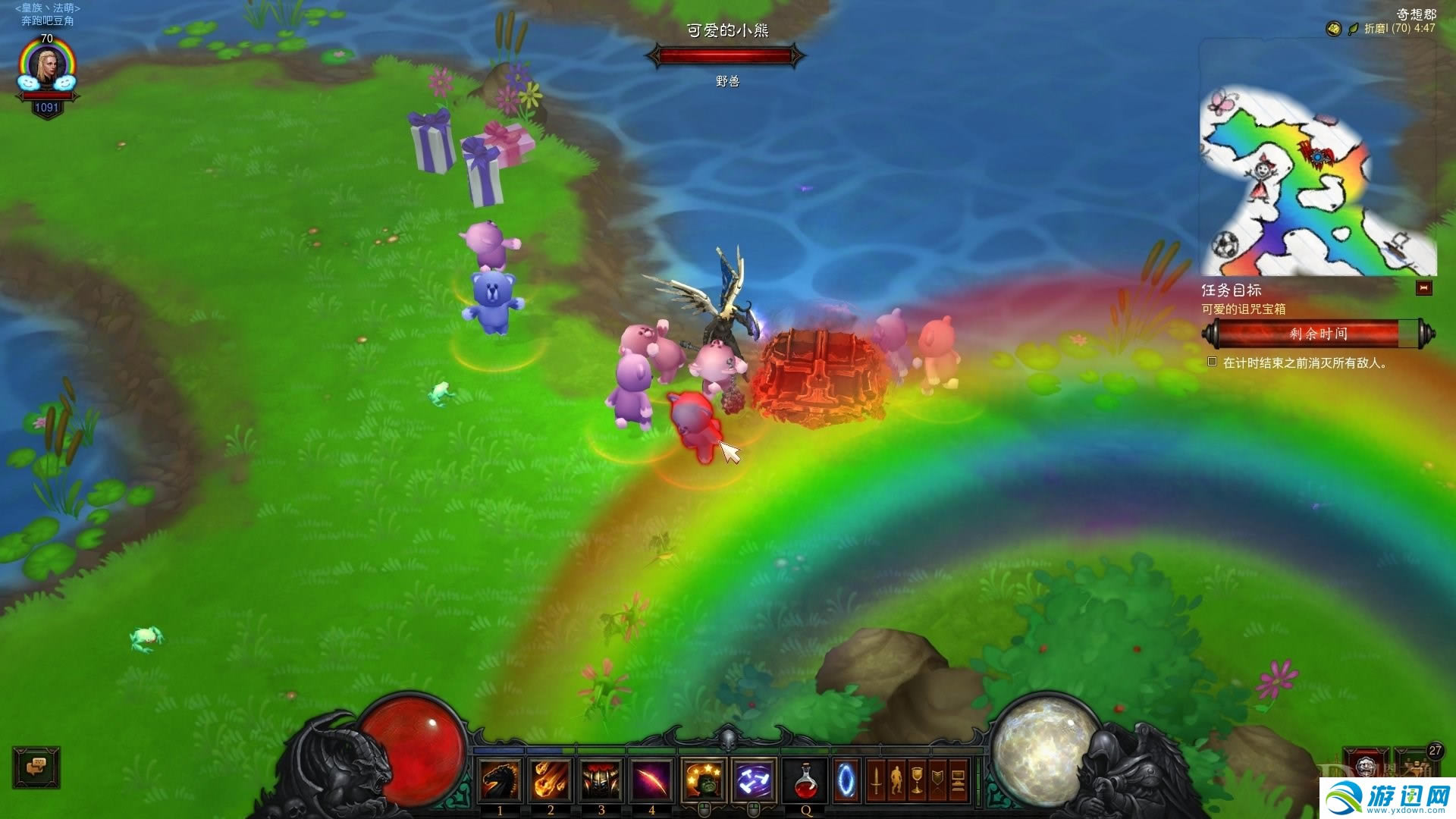
Task: Activate the purple swirling hammers skill
Action: click(754, 780)
